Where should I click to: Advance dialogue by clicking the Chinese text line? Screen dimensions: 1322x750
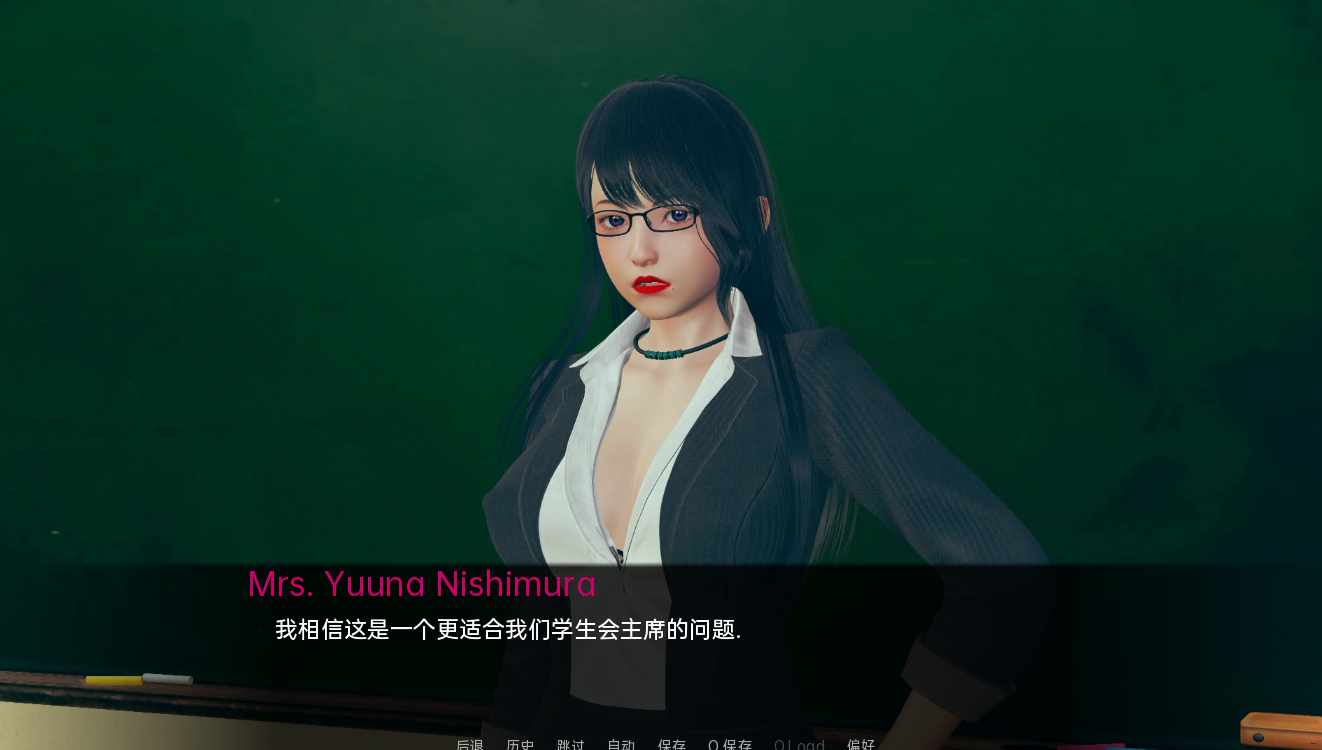(507, 630)
